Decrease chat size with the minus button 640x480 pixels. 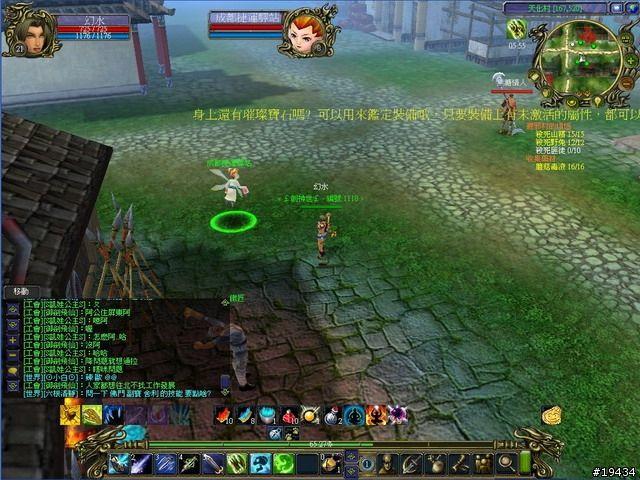pyautogui.click(x=11, y=354)
